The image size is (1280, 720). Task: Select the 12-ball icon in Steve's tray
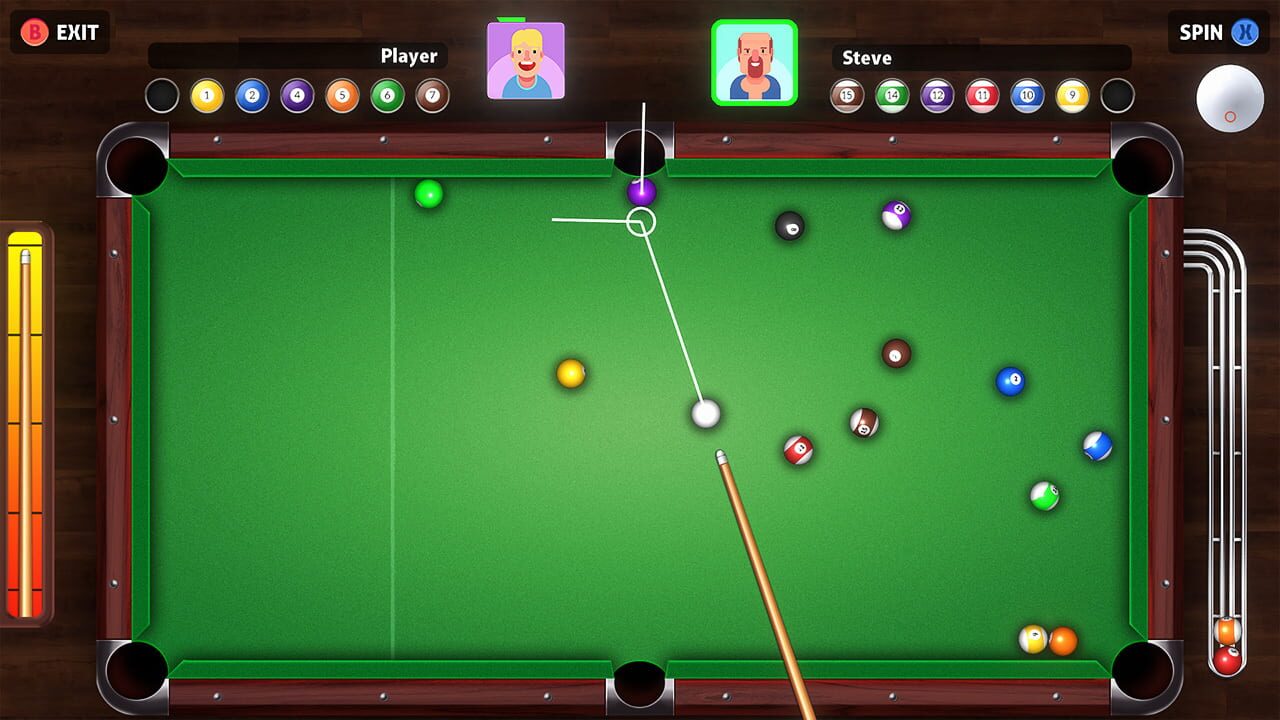[937, 96]
